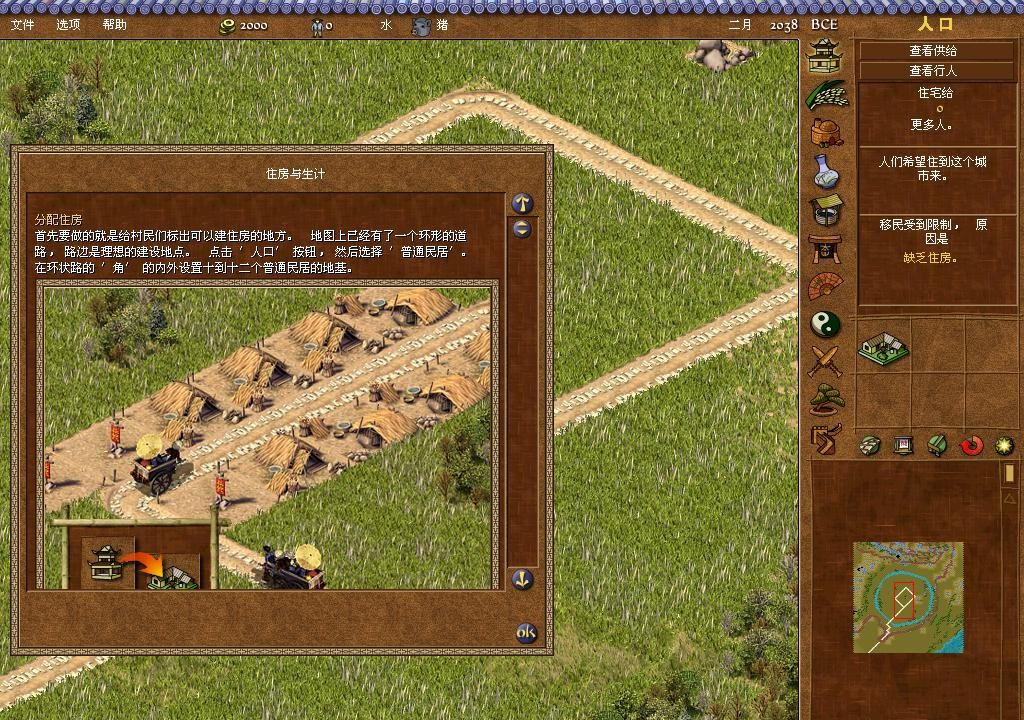Open the clay-kiln industry category
The width and height of the screenshot is (1024, 720).
pos(826,132)
